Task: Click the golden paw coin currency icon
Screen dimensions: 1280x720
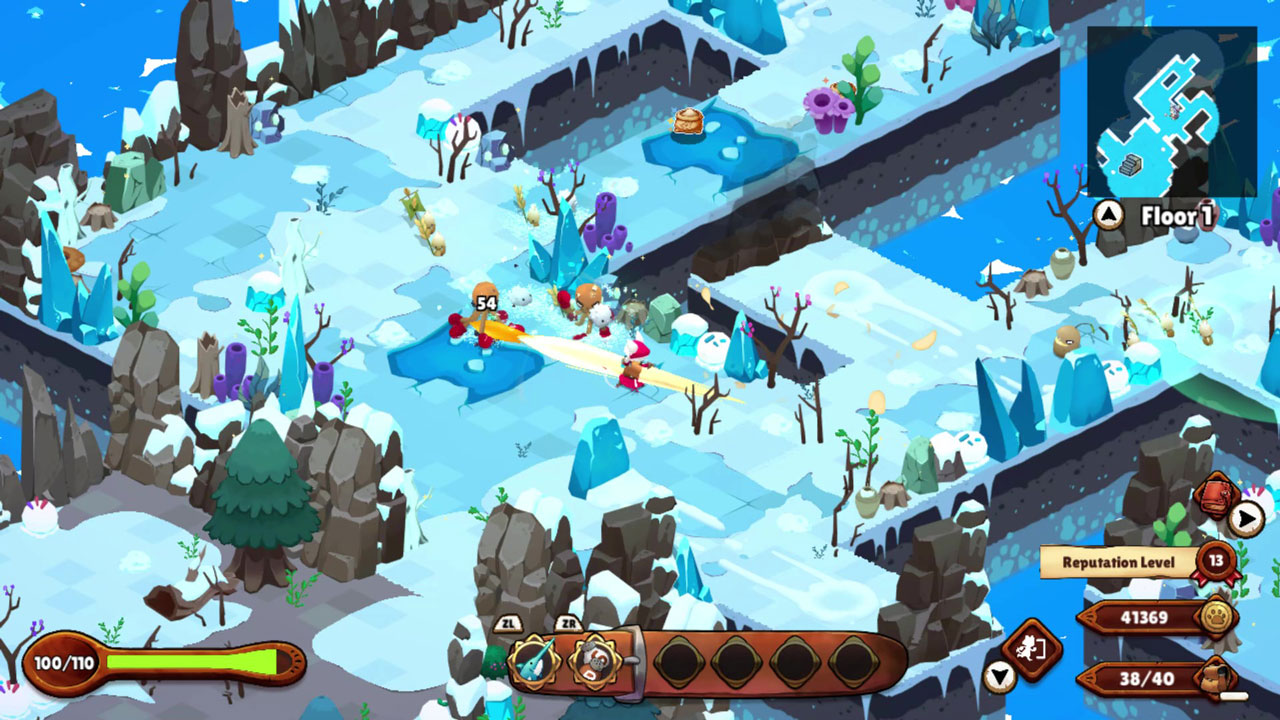Action: coord(1217,617)
